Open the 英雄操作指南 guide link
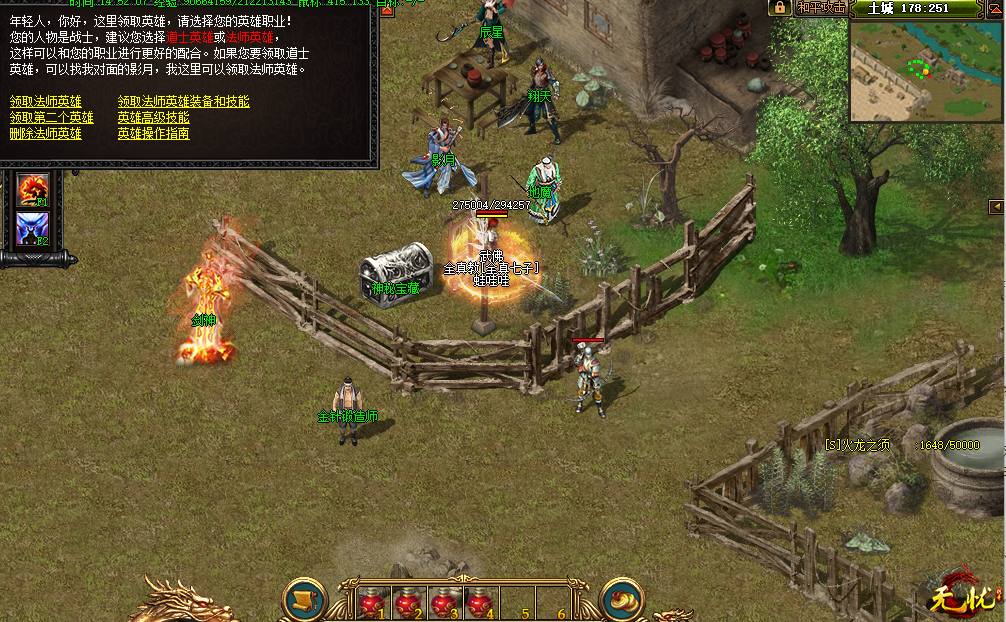Viewport: 1006px width, 622px height. 154,134
